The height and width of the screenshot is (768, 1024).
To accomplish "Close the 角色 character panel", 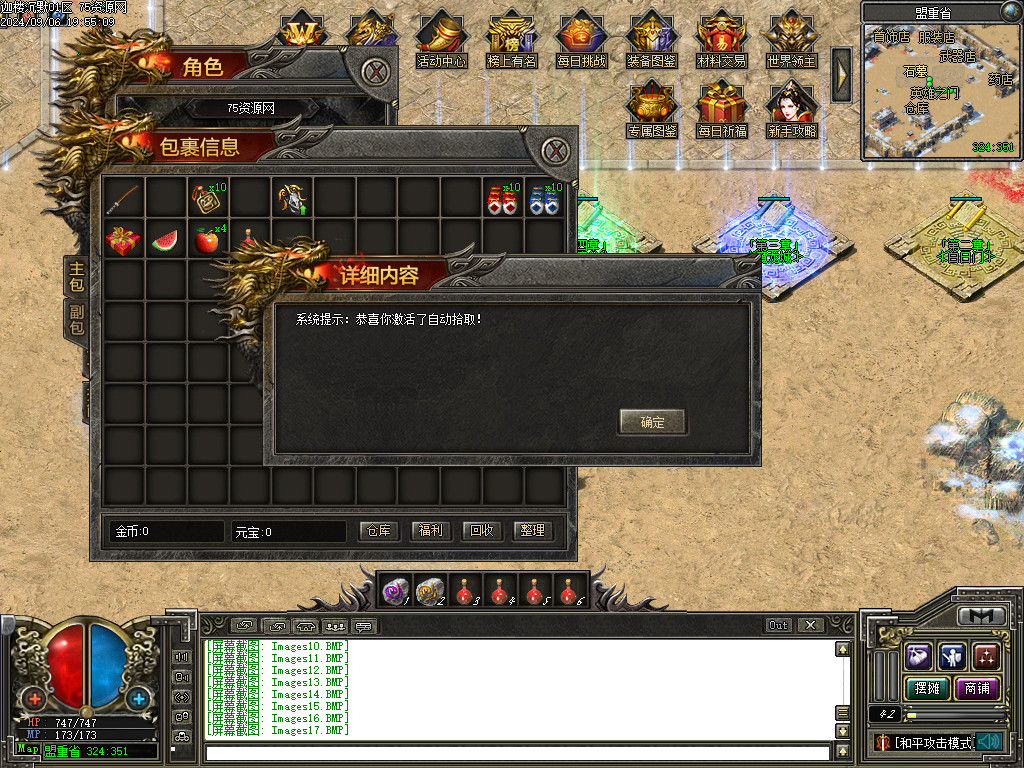I will click(x=374, y=71).
